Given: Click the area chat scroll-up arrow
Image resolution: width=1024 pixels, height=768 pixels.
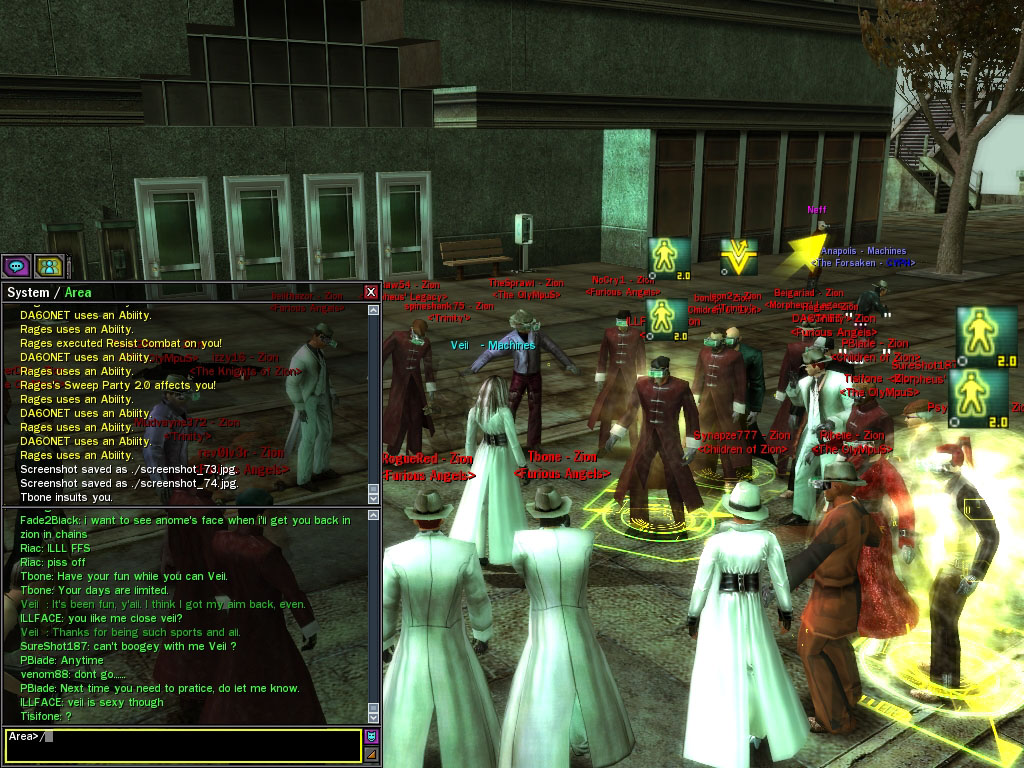Looking at the screenshot, I should click(x=374, y=515).
